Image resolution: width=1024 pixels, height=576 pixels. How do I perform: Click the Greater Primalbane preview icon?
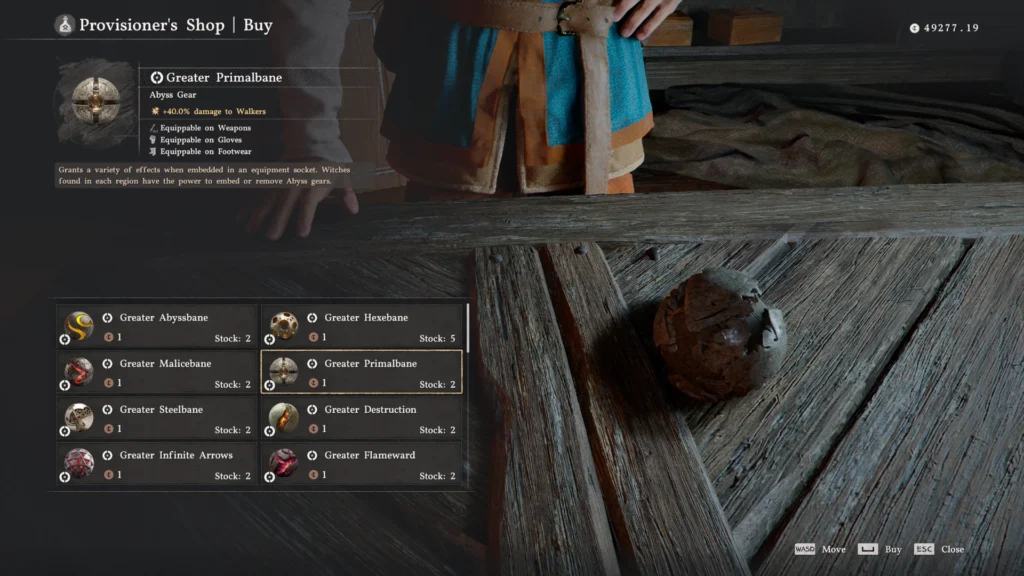point(95,100)
